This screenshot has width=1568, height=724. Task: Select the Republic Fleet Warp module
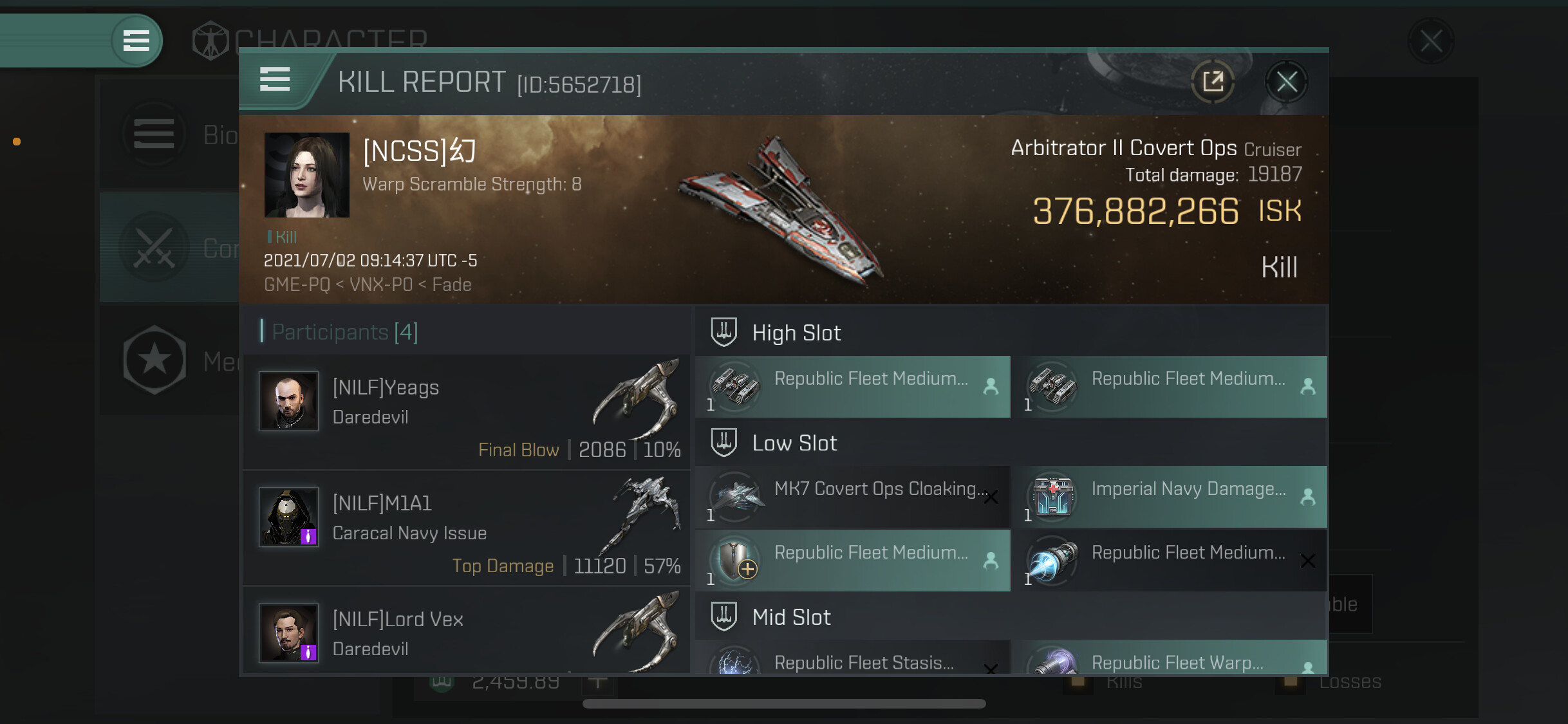pos(1170,659)
